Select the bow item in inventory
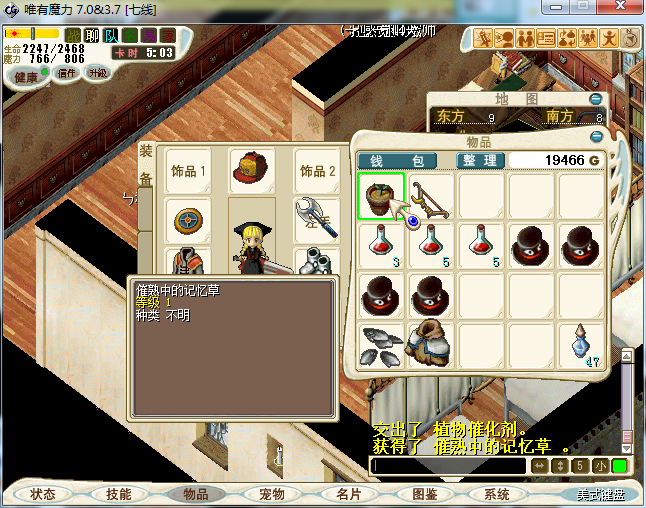The image size is (646, 508). [x=432, y=196]
